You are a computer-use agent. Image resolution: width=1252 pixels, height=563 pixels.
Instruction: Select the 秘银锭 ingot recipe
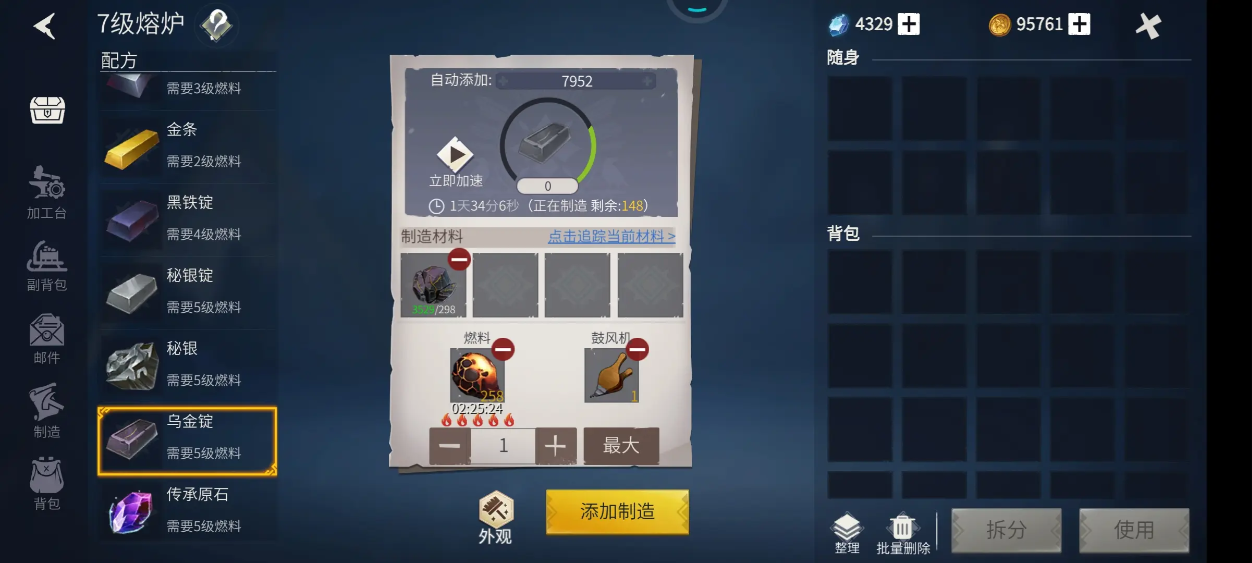[187, 291]
